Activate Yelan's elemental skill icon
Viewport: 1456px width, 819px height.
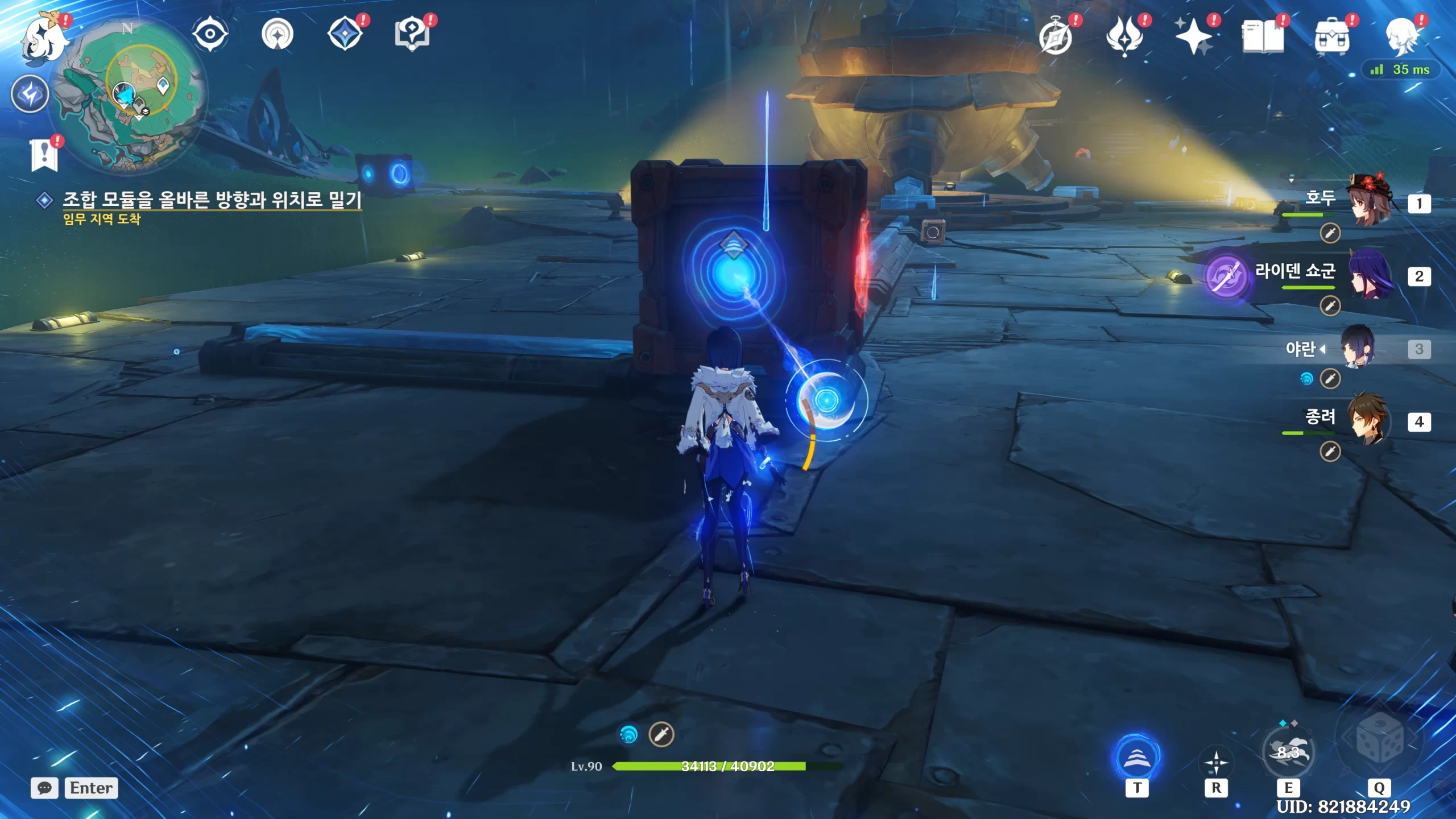coord(1288,753)
